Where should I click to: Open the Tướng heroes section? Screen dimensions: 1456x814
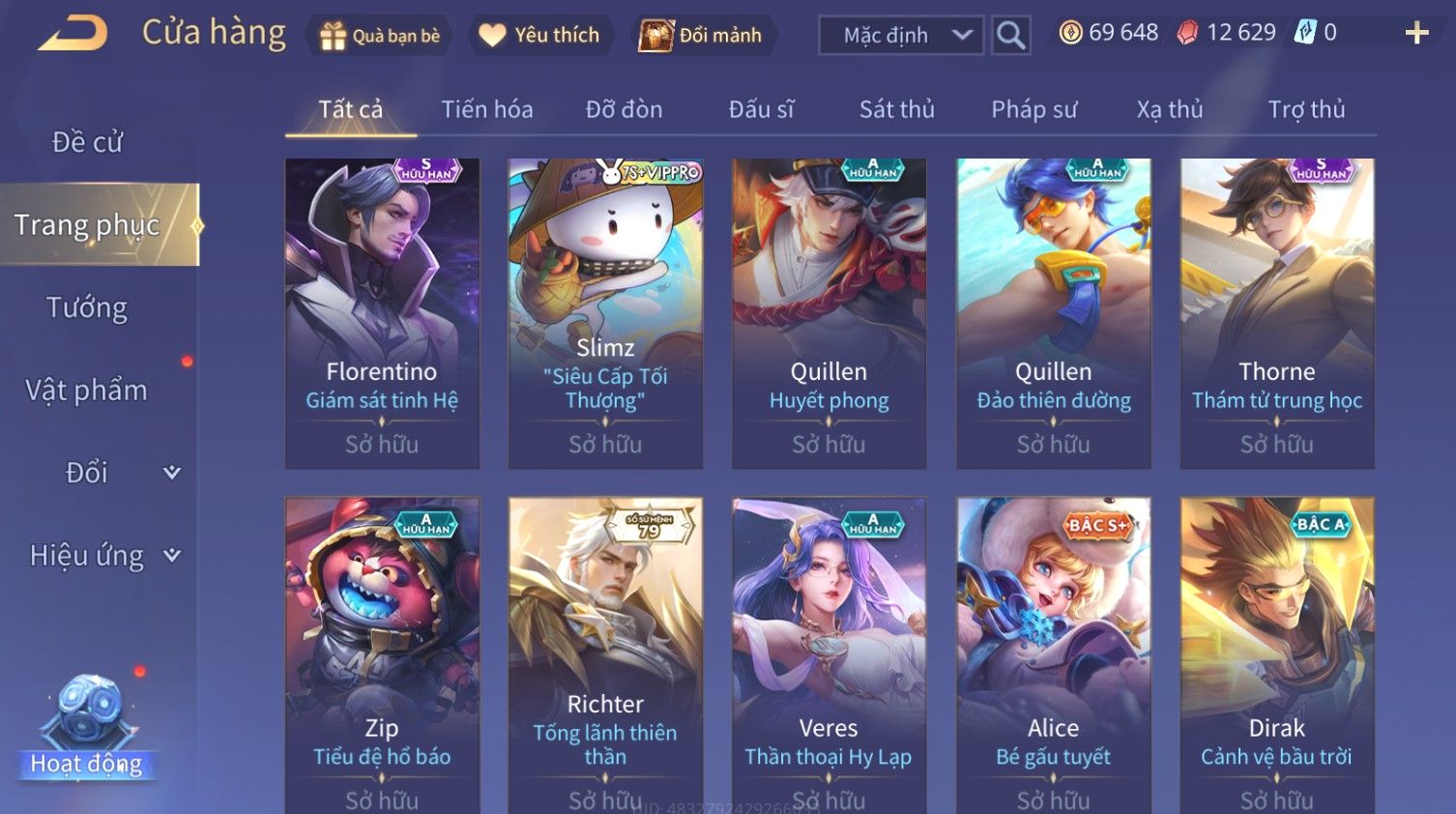click(87, 307)
